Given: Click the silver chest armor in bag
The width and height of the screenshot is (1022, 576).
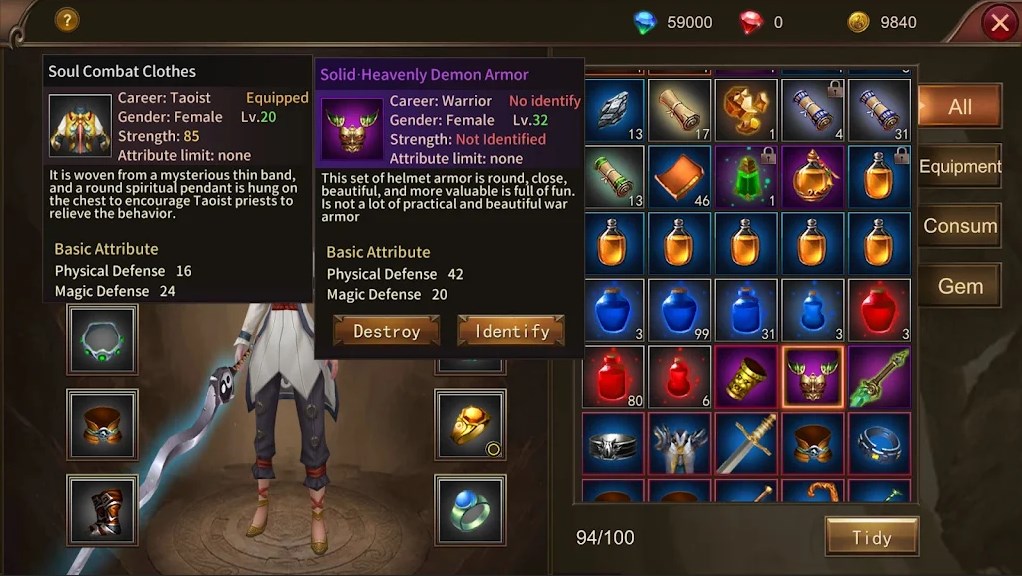Looking at the screenshot, I should click(x=680, y=443).
